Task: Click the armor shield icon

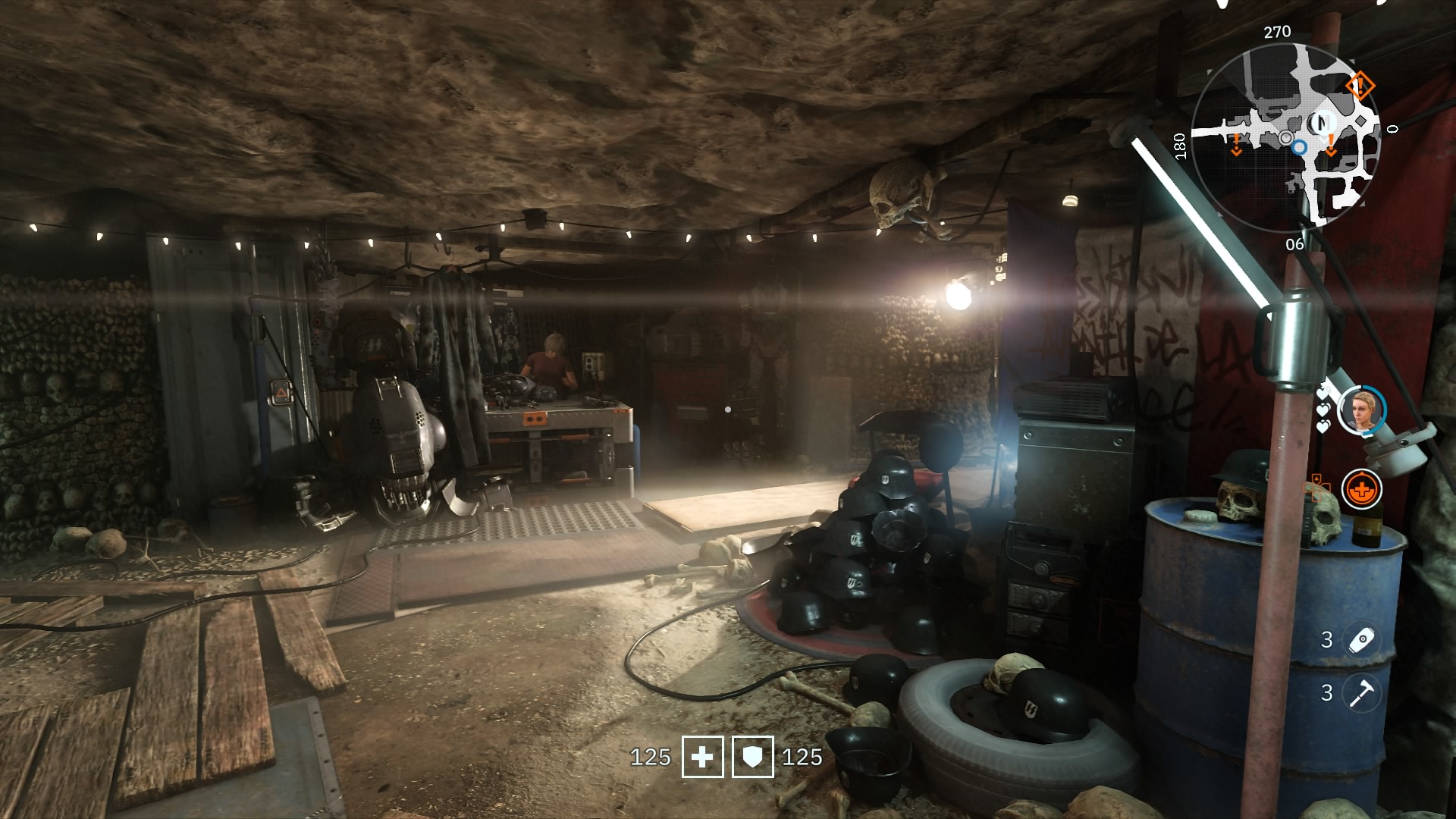Action: point(752,757)
